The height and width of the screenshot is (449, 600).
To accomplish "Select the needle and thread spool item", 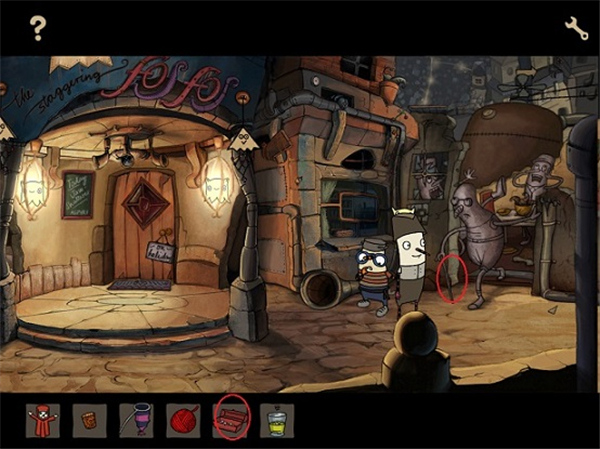I will pyautogui.click(x=136, y=419).
